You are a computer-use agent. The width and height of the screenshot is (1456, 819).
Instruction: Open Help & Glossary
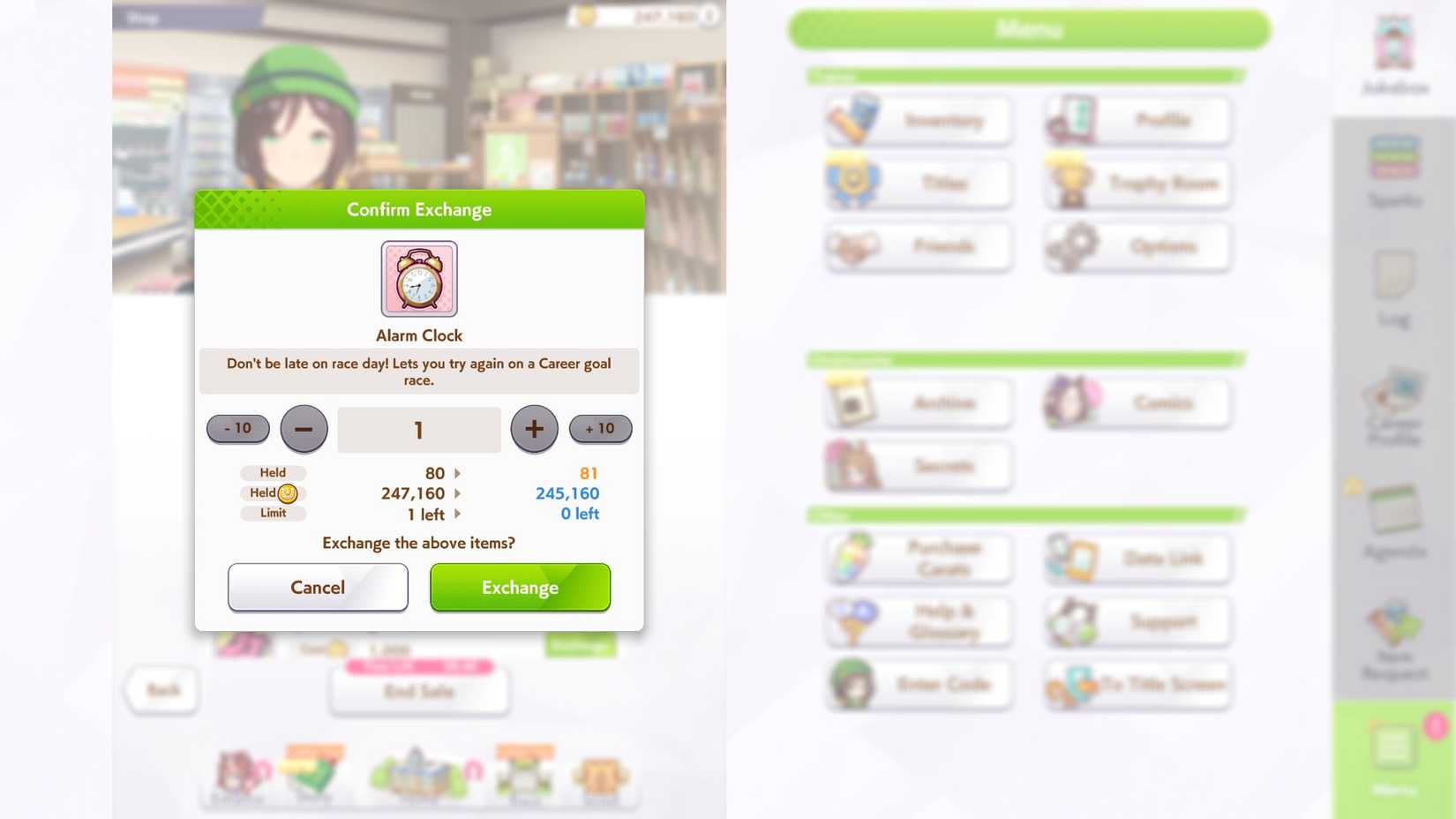918,621
